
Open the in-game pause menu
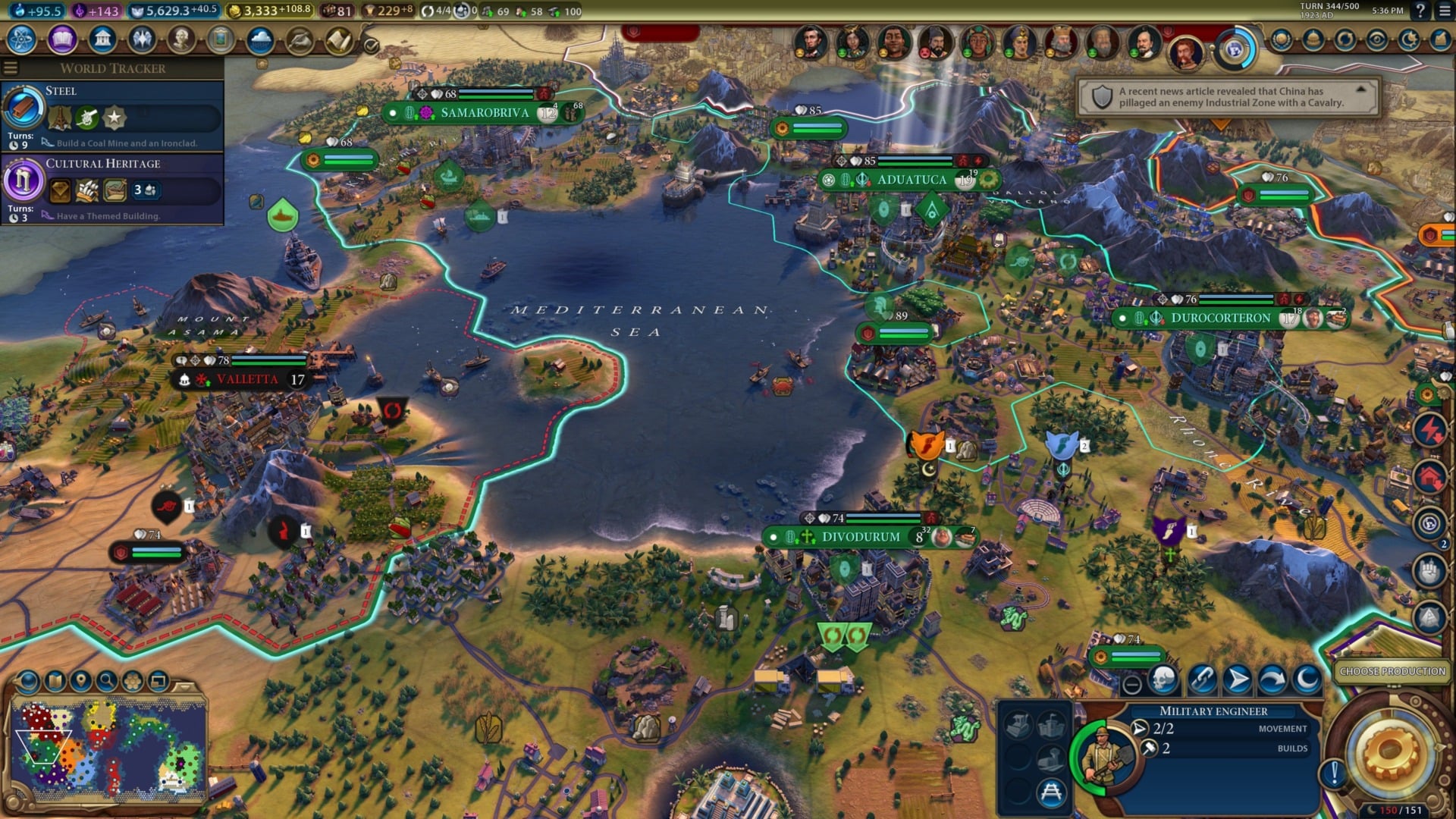[x=1445, y=11]
